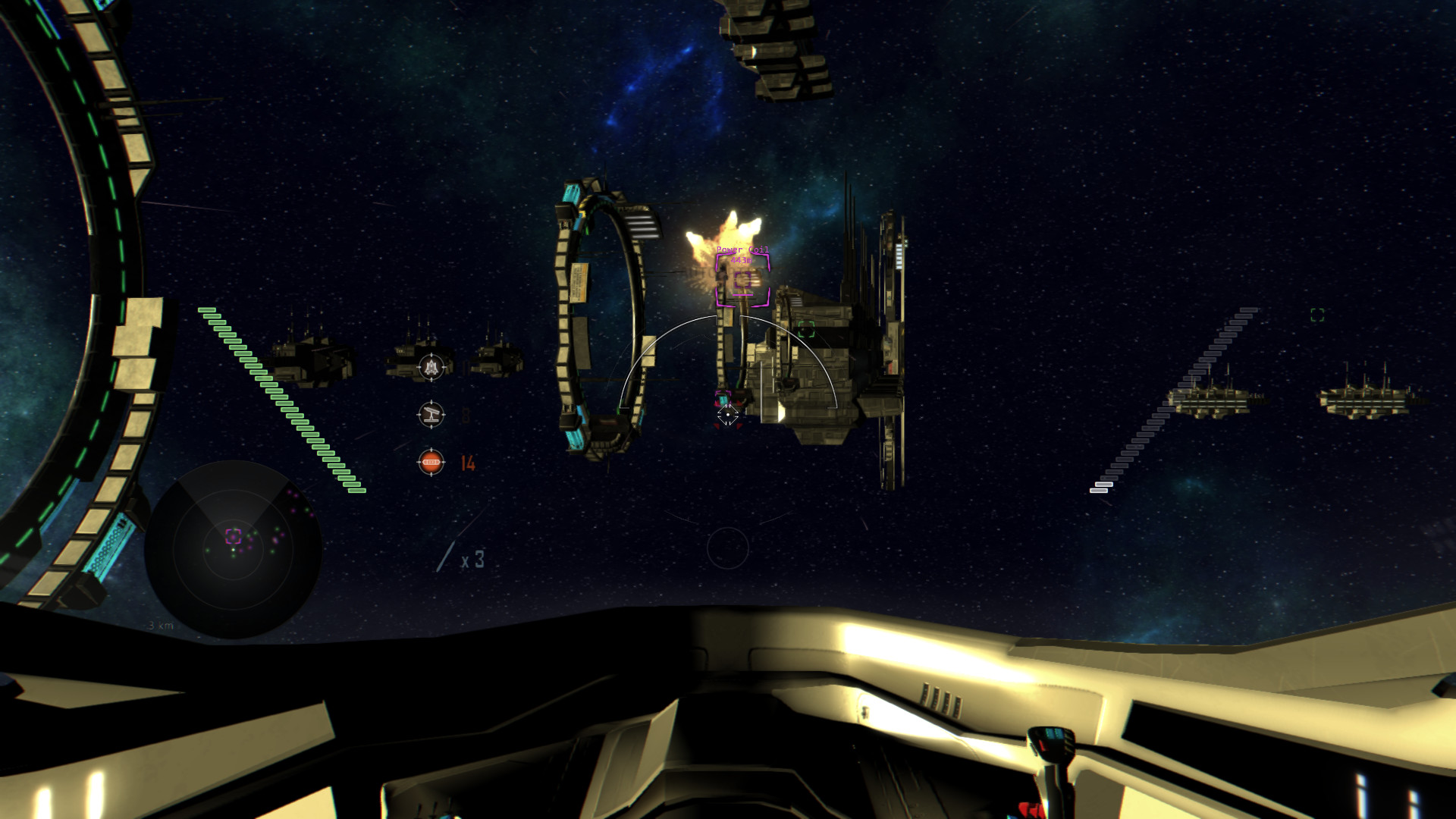Select the turret weapon icon
1456x819 pixels.
click(x=431, y=415)
